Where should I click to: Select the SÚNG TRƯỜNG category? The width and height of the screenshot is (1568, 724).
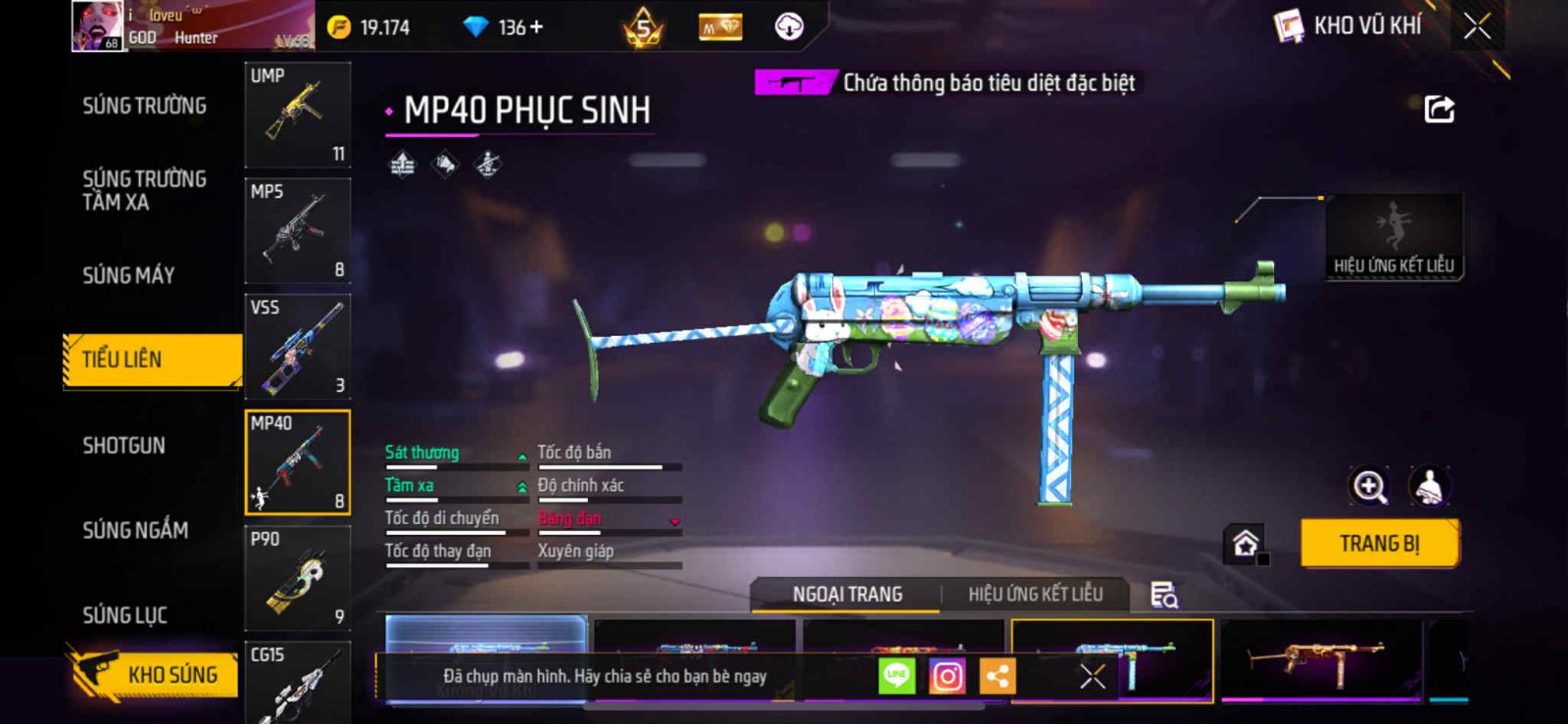(x=144, y=106)
